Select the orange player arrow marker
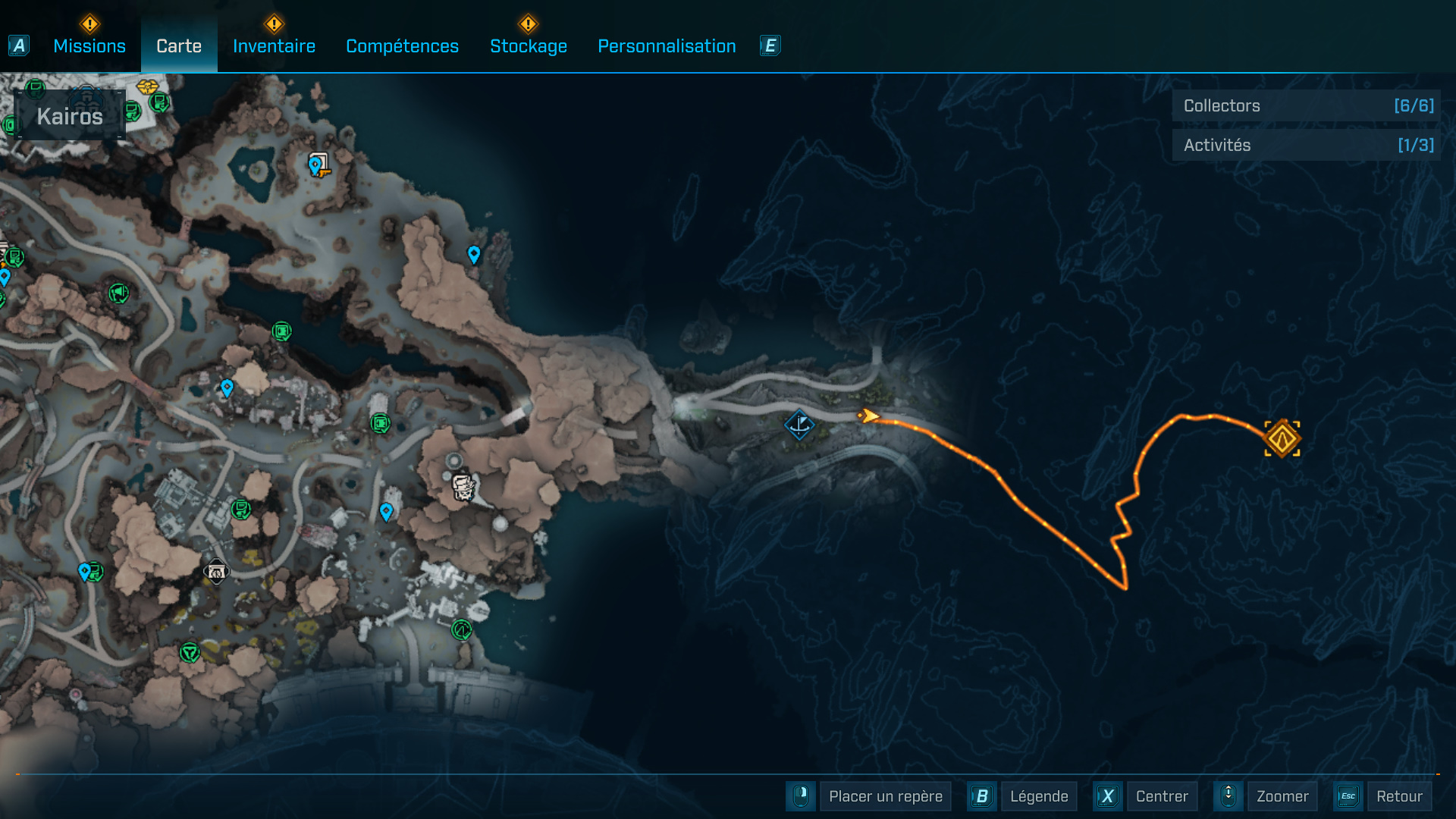This screenshot has height=819, width=1456. 869,416
